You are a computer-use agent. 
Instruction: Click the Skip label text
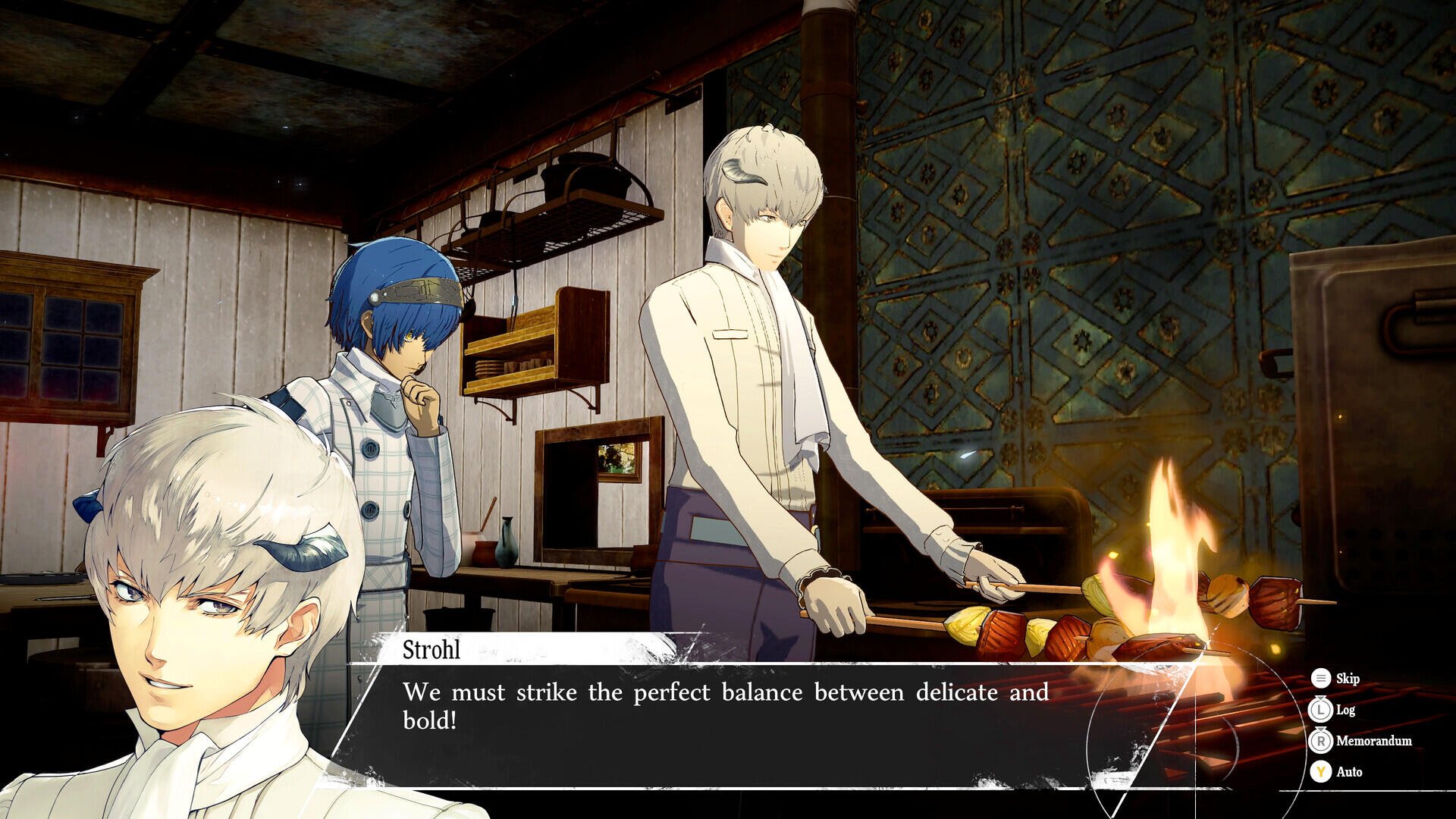pyautogui.click(x=1348, y=679)
